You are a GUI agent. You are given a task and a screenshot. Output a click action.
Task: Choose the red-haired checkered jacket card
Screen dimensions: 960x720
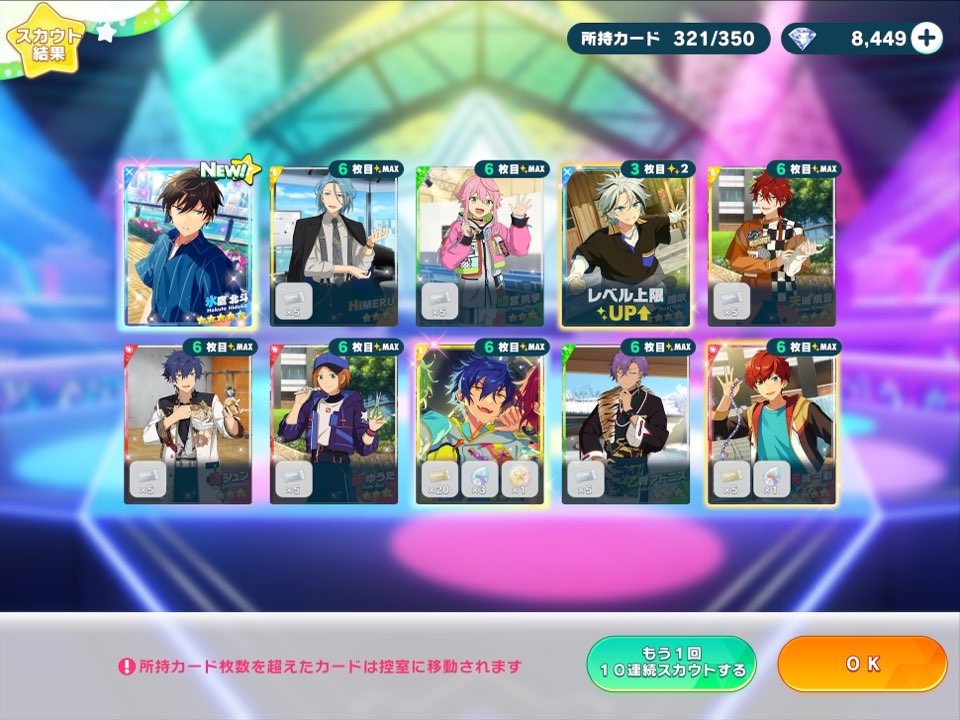point(772,245)
